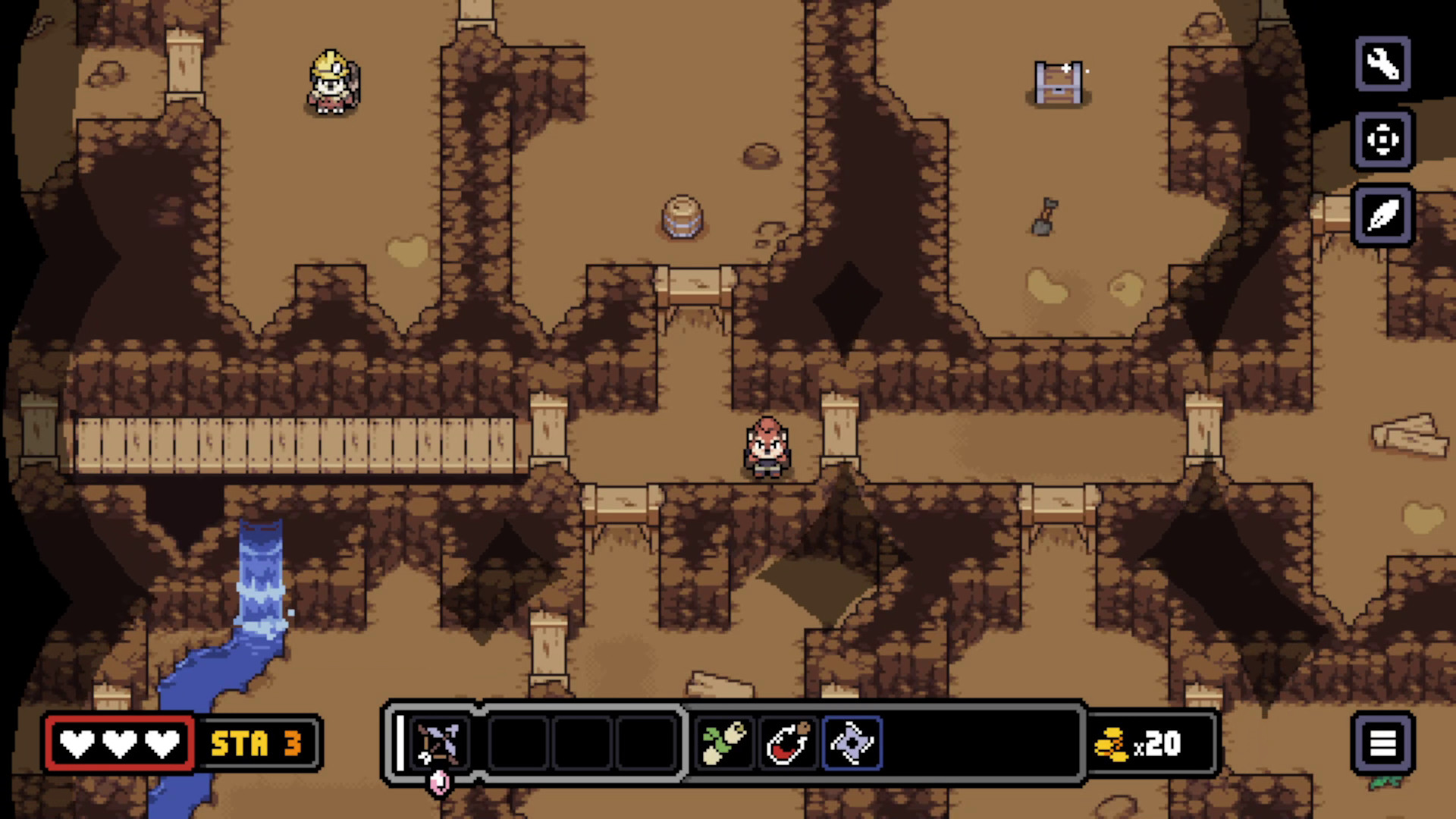Select the miner NPC wearing a hard hat
This screenshot has width=1456, height=819.
tap(329, 83)
